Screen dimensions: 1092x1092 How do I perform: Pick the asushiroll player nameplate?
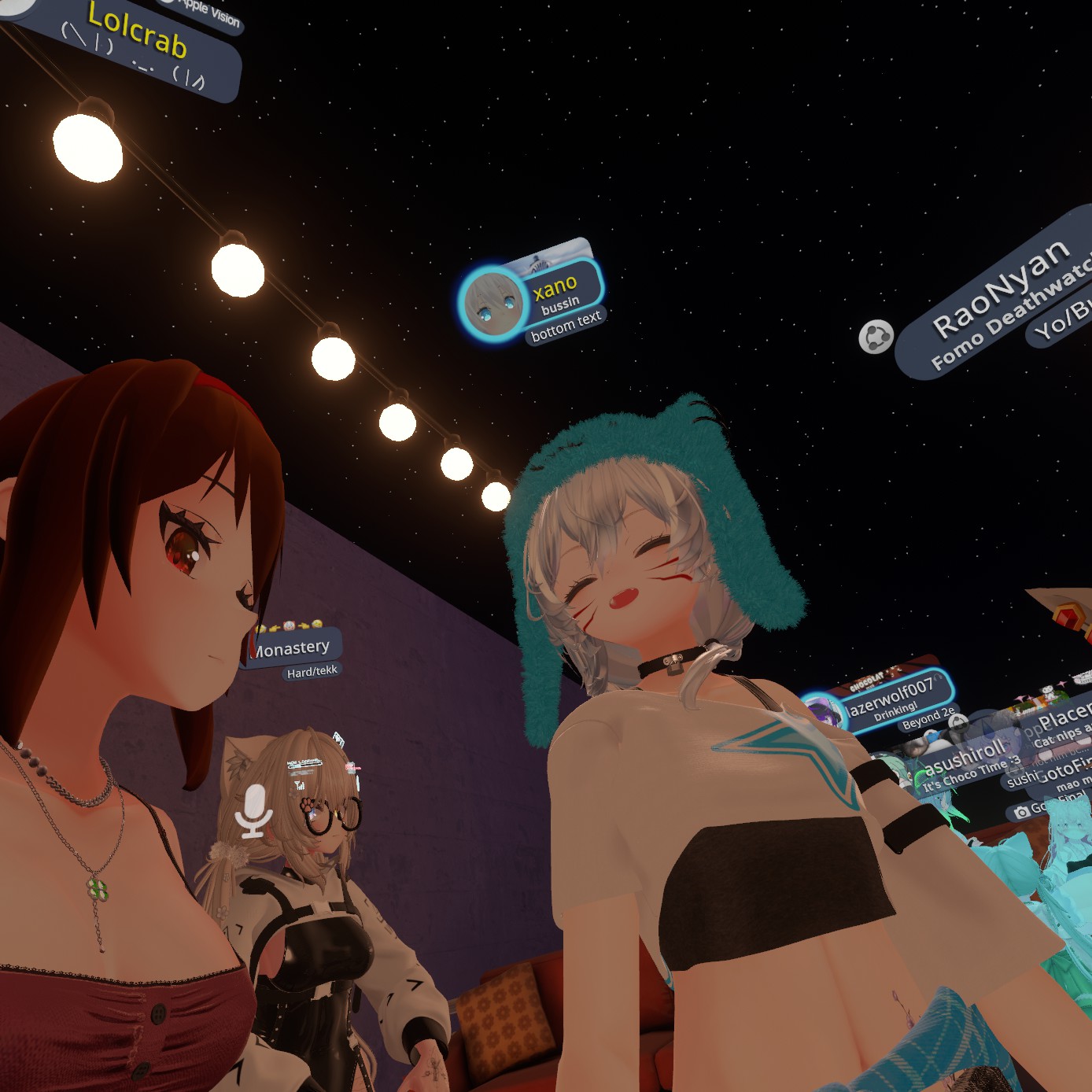coord(965,757)
